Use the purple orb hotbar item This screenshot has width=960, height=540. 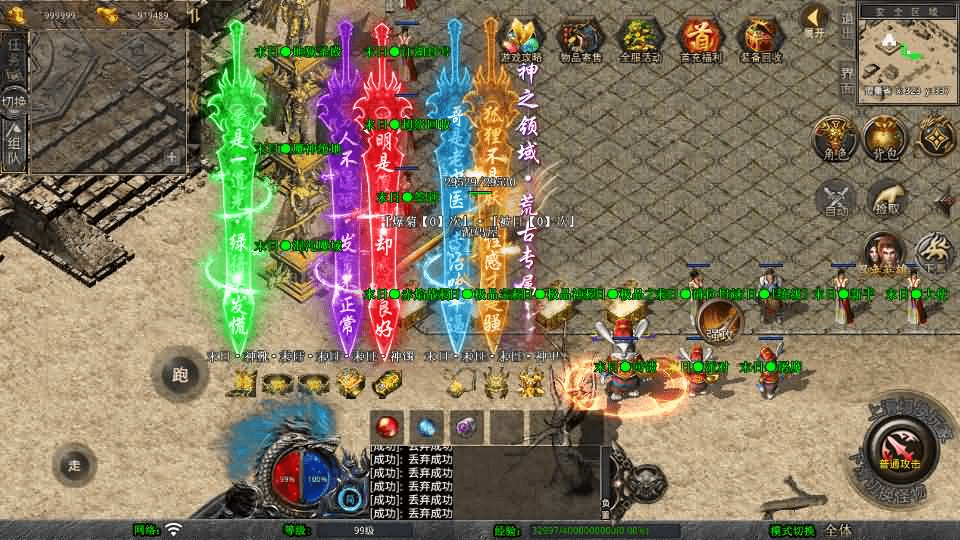[x=466, y=425]
